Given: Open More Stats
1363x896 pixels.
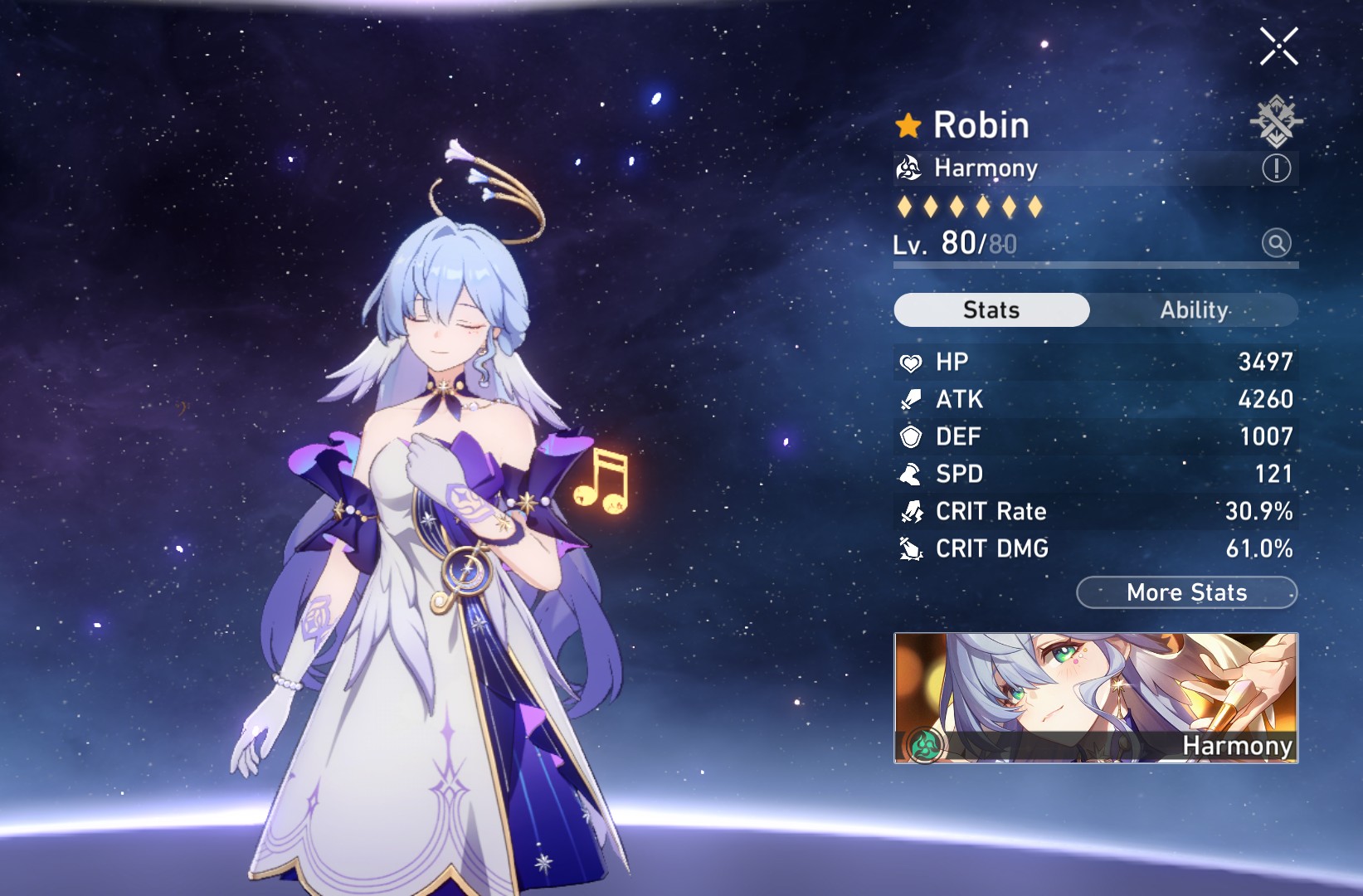Looking at the screenshot, I should [x=1186, y=592].
